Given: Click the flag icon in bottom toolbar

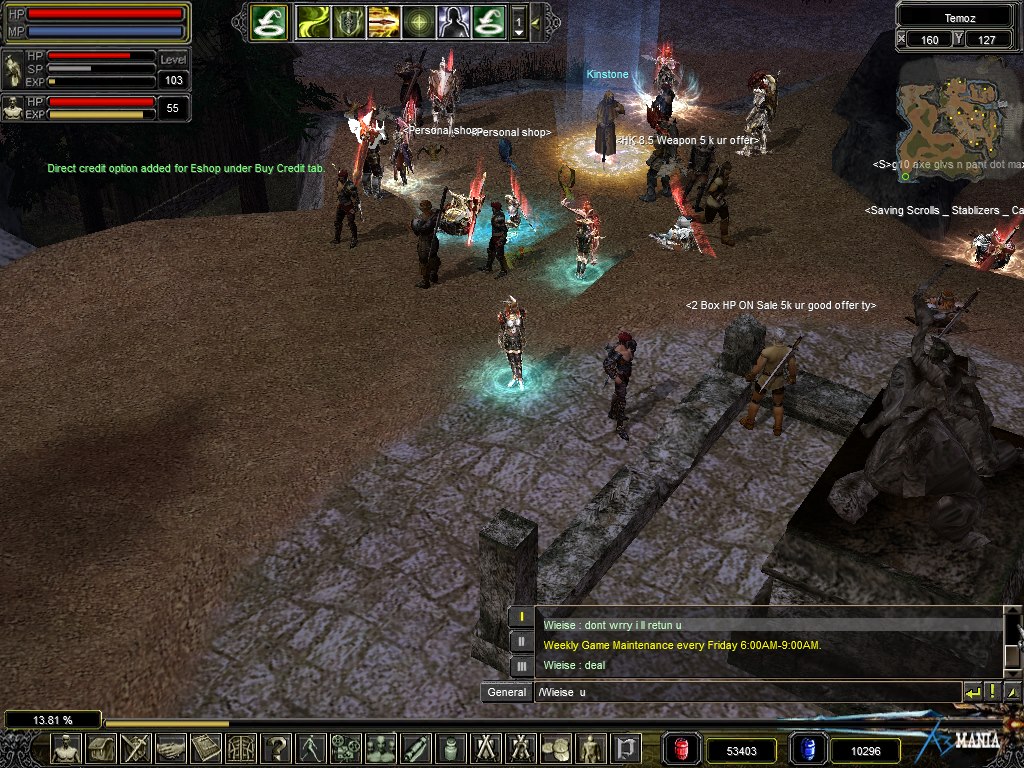Looking at the screenshot, I should click(626, 748).
